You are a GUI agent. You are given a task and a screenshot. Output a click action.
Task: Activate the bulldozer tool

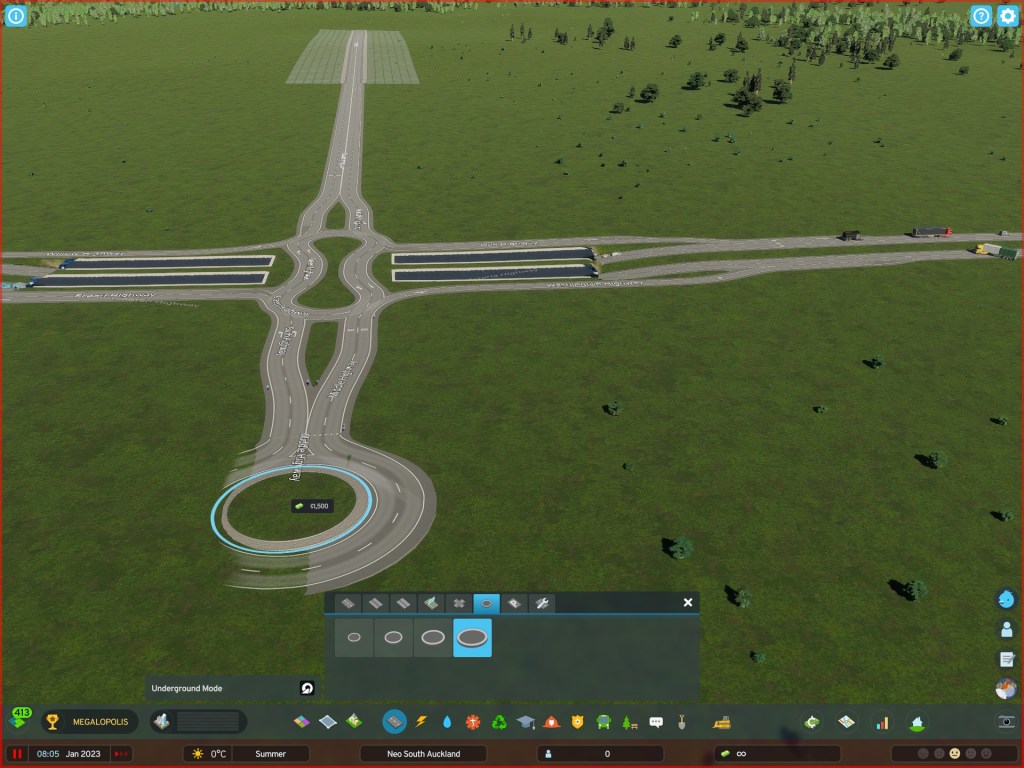[719, 721]
